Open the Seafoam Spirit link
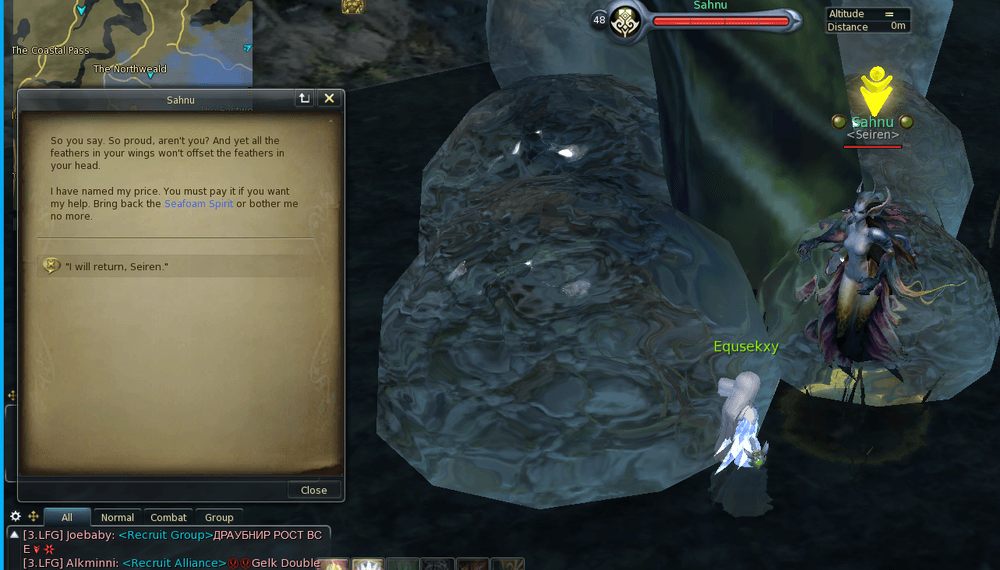The height and width of the screenshot is (570, 1000). click(x=198, y=204)
